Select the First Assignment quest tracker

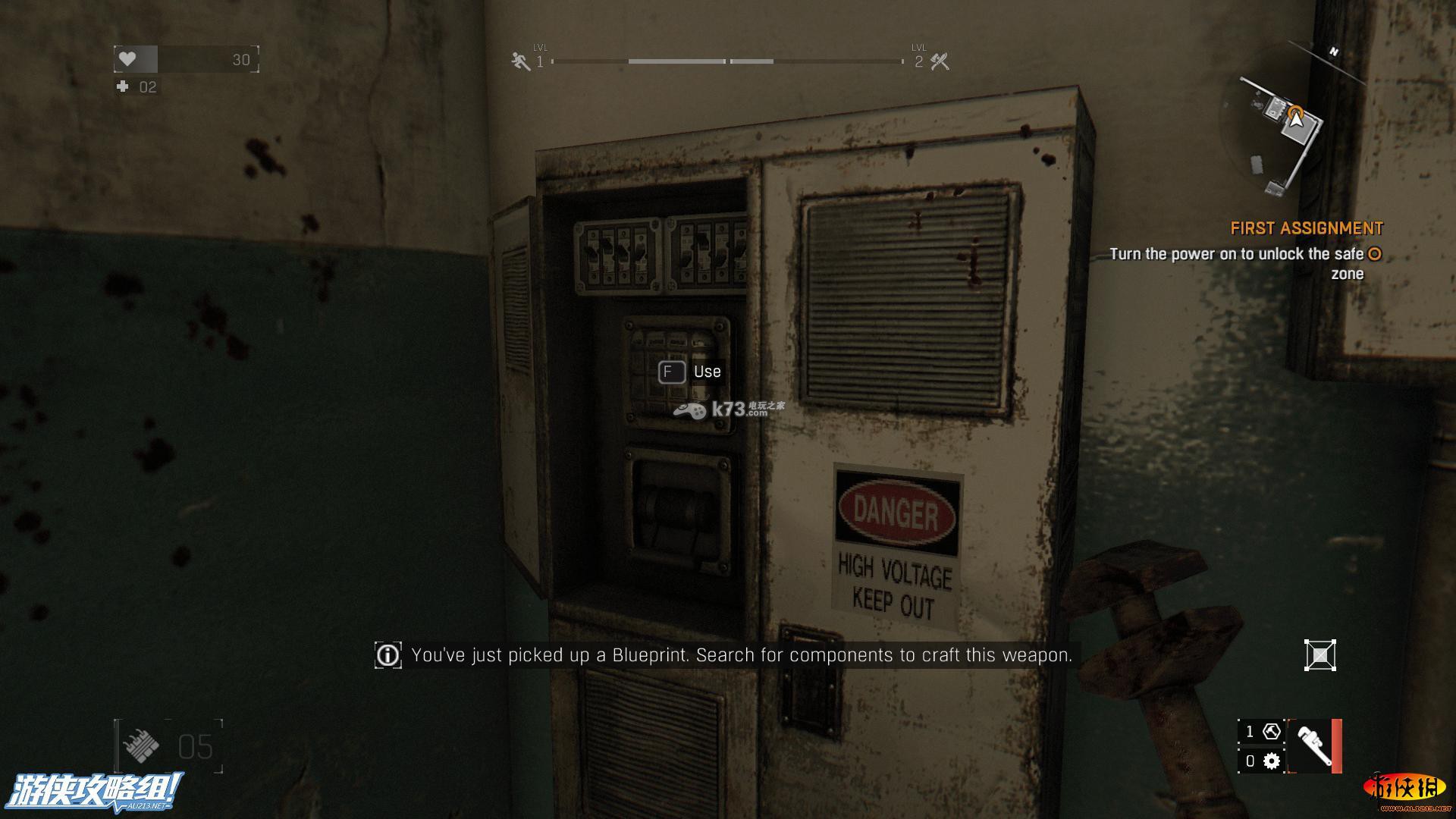1306,228
